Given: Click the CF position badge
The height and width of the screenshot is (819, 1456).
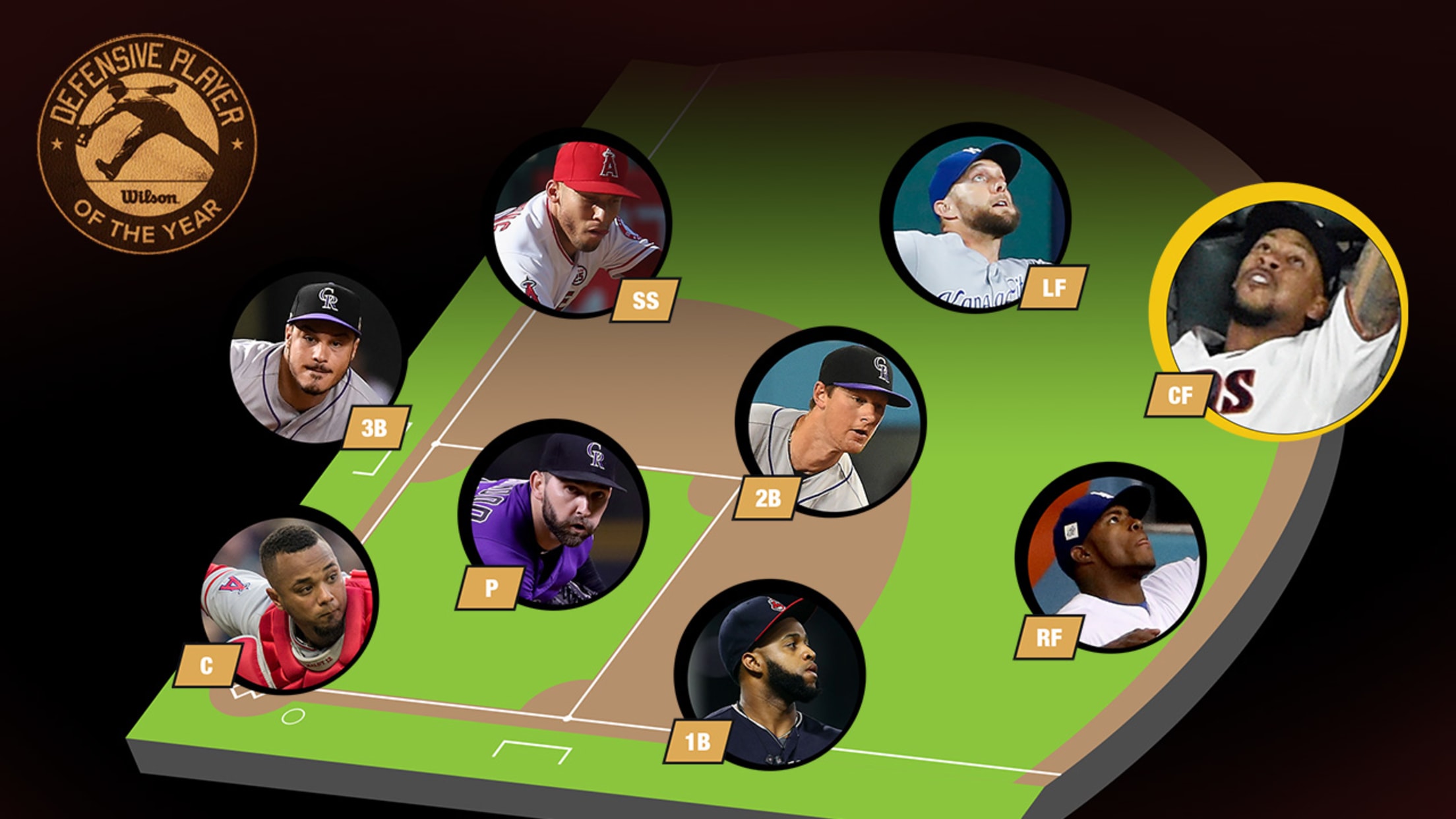Looking at the screenshot, I should (1180, 395).
